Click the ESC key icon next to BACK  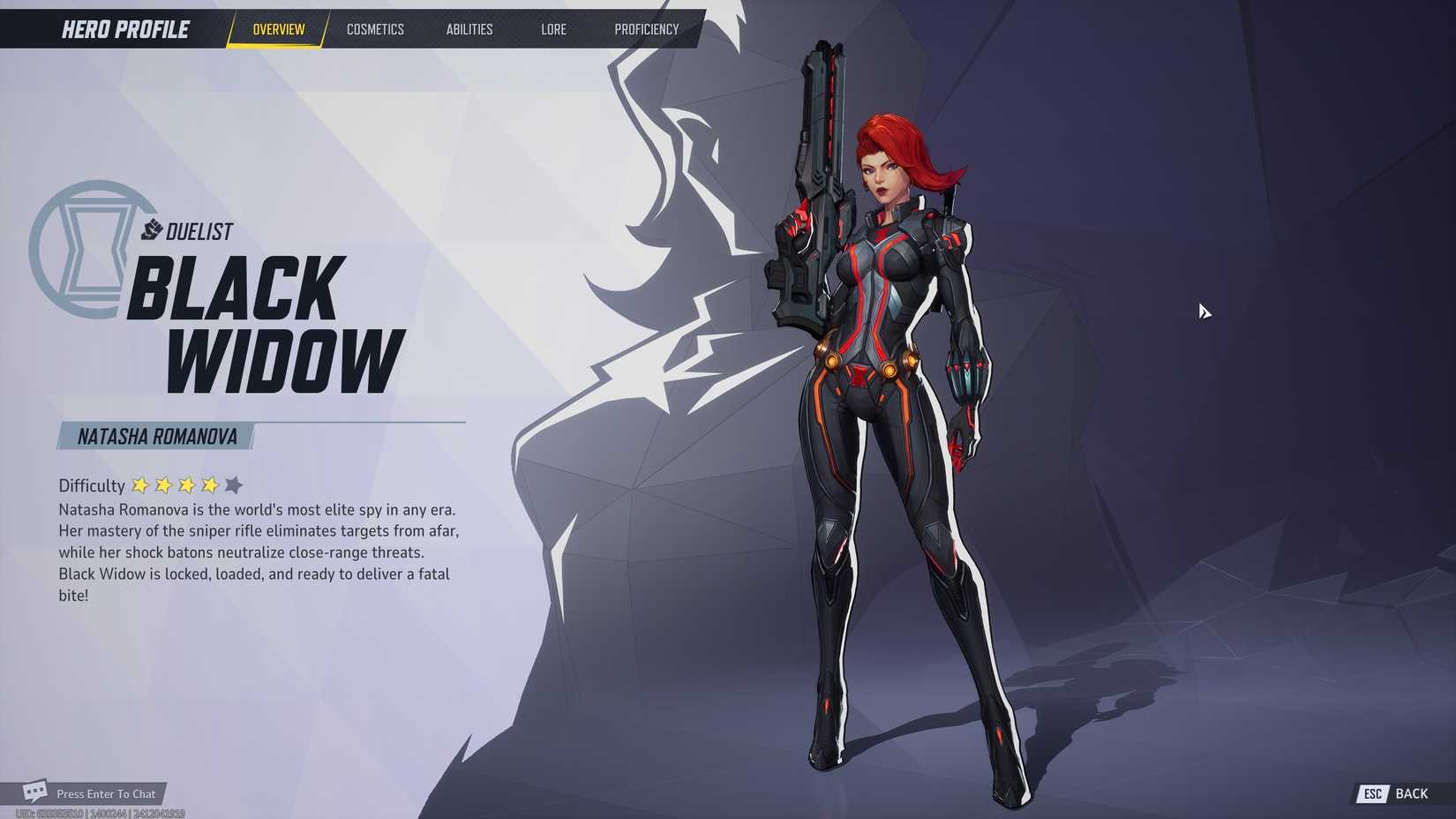click(1372, 793)
